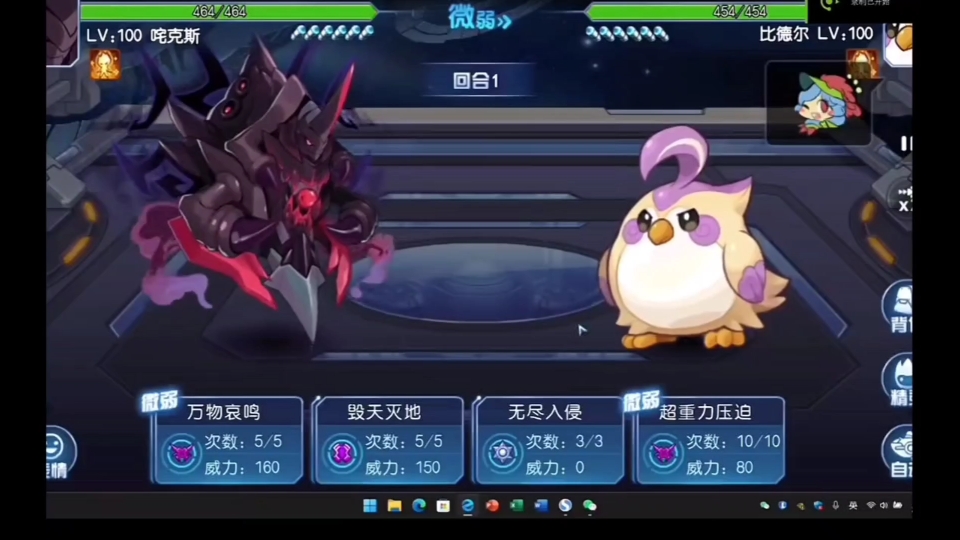Select the 毁天灭地 skill
Screen dimensions: 960x540
tap(388, 441)
